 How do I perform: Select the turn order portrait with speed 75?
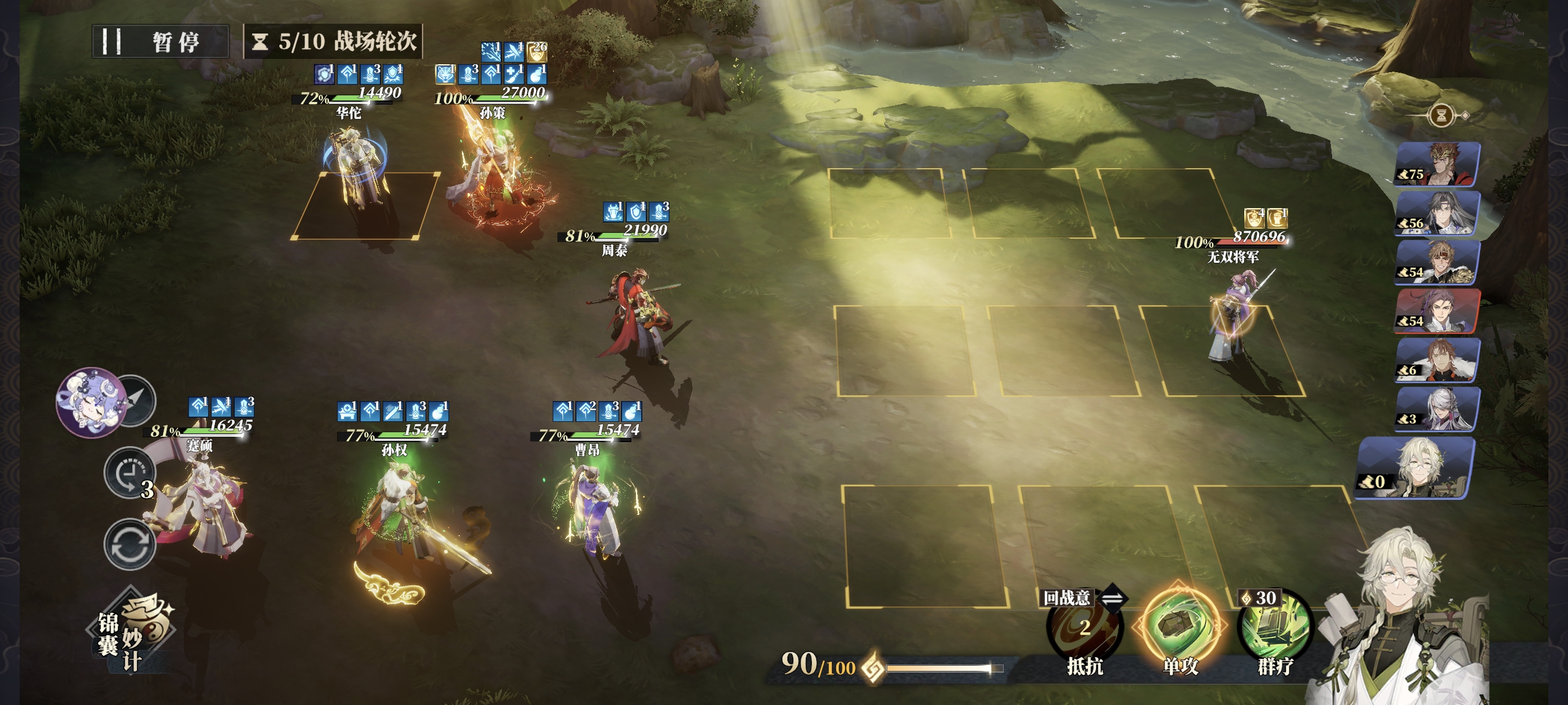pyautogui.click(x=1437, y=164)
